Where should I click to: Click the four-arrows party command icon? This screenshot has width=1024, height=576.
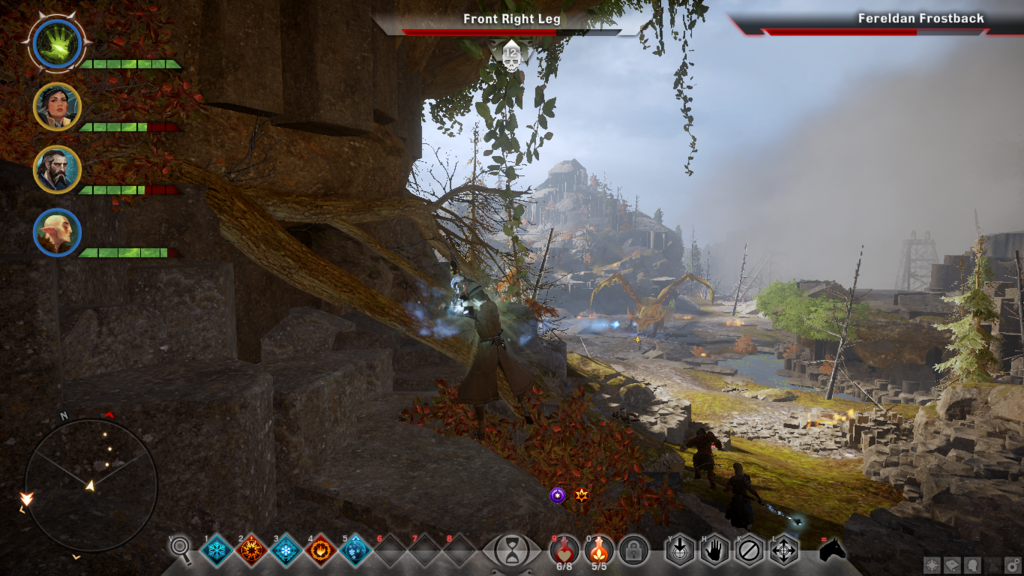coord(783,550)
